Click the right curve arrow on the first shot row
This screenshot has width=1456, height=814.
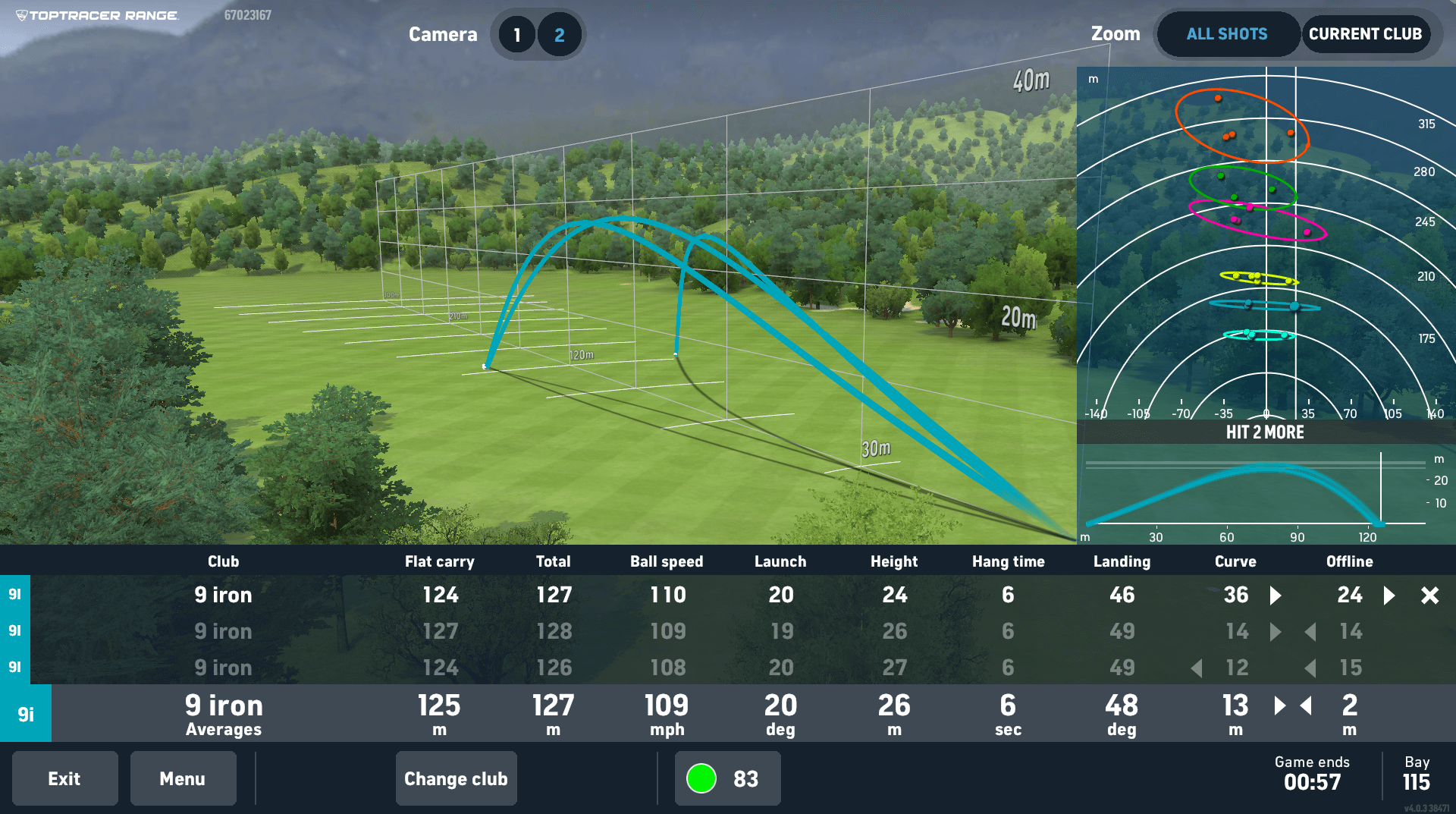[1273, 596]
